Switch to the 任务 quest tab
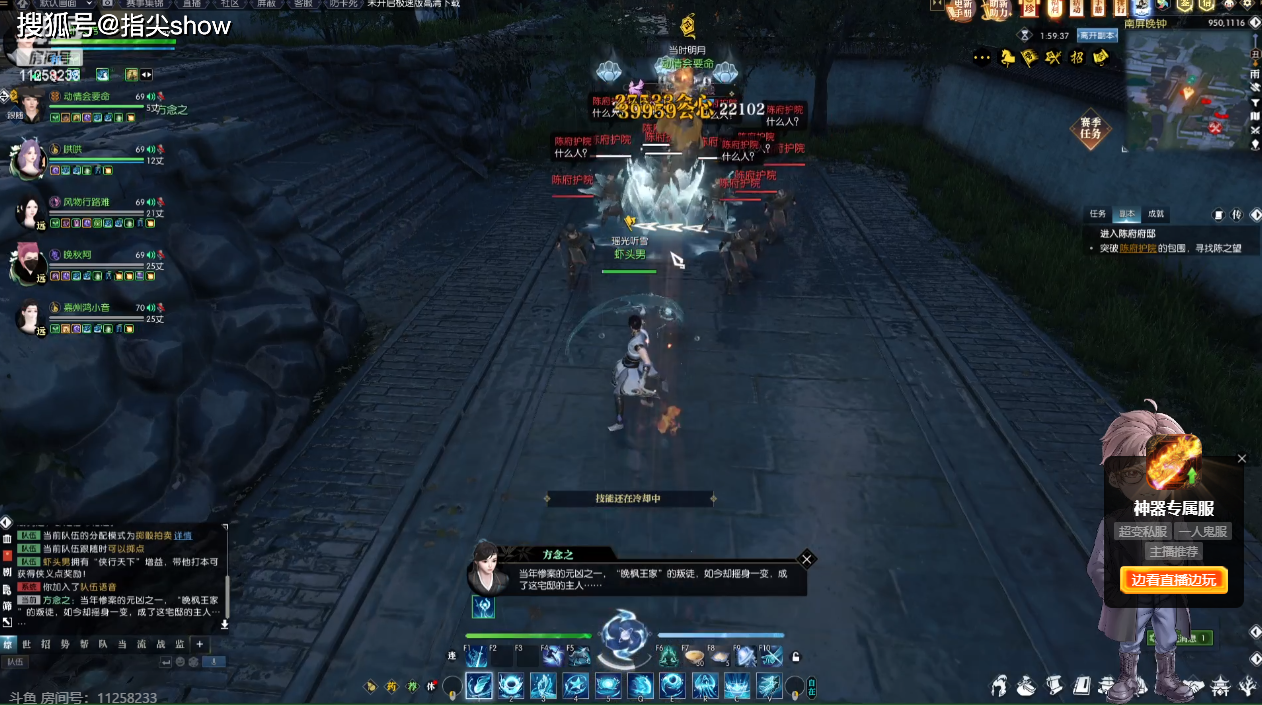This screenshot has height=705, width=1262. (1098, 214)
